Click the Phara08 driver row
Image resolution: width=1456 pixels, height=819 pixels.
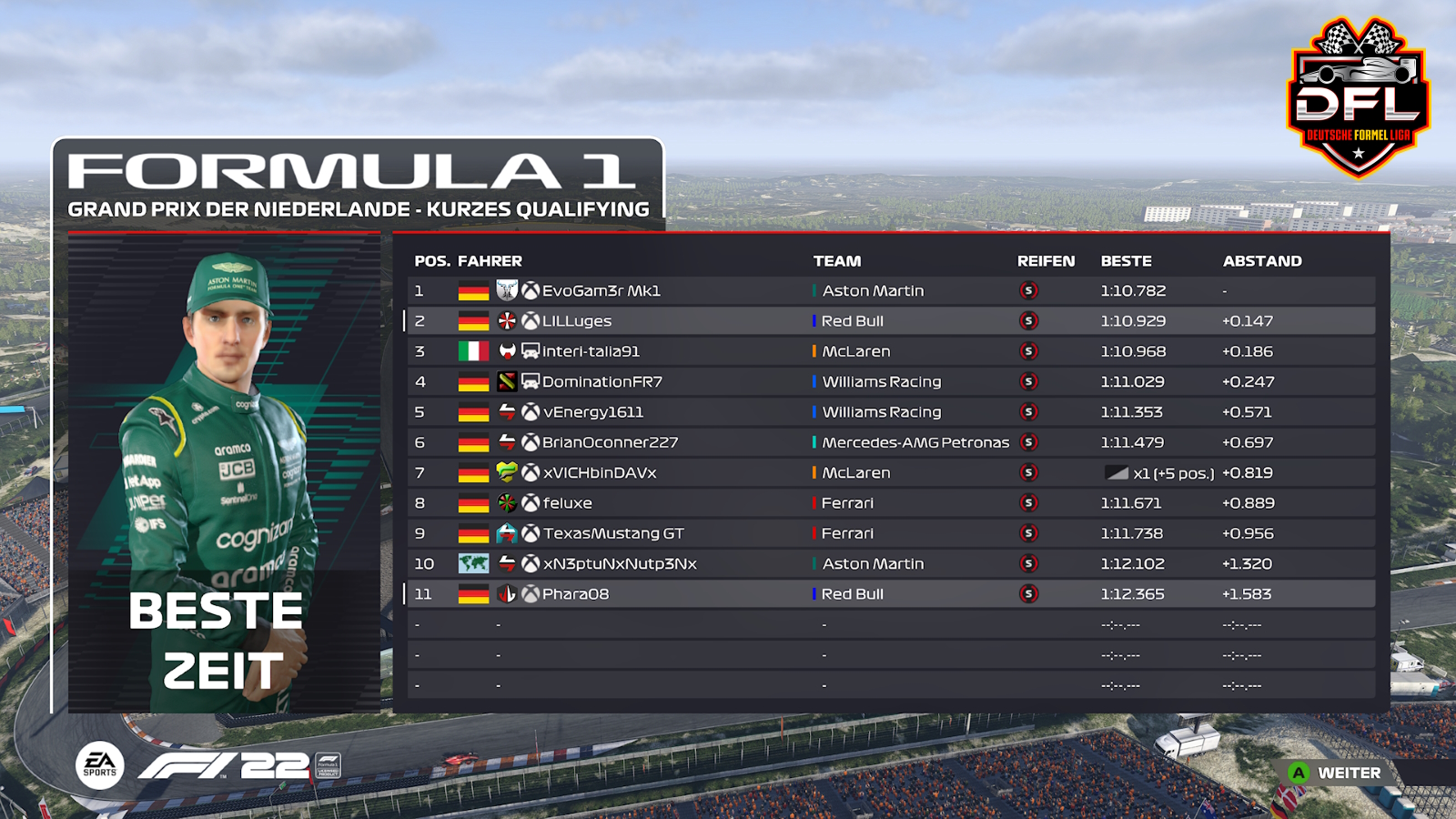coord(575,594)
